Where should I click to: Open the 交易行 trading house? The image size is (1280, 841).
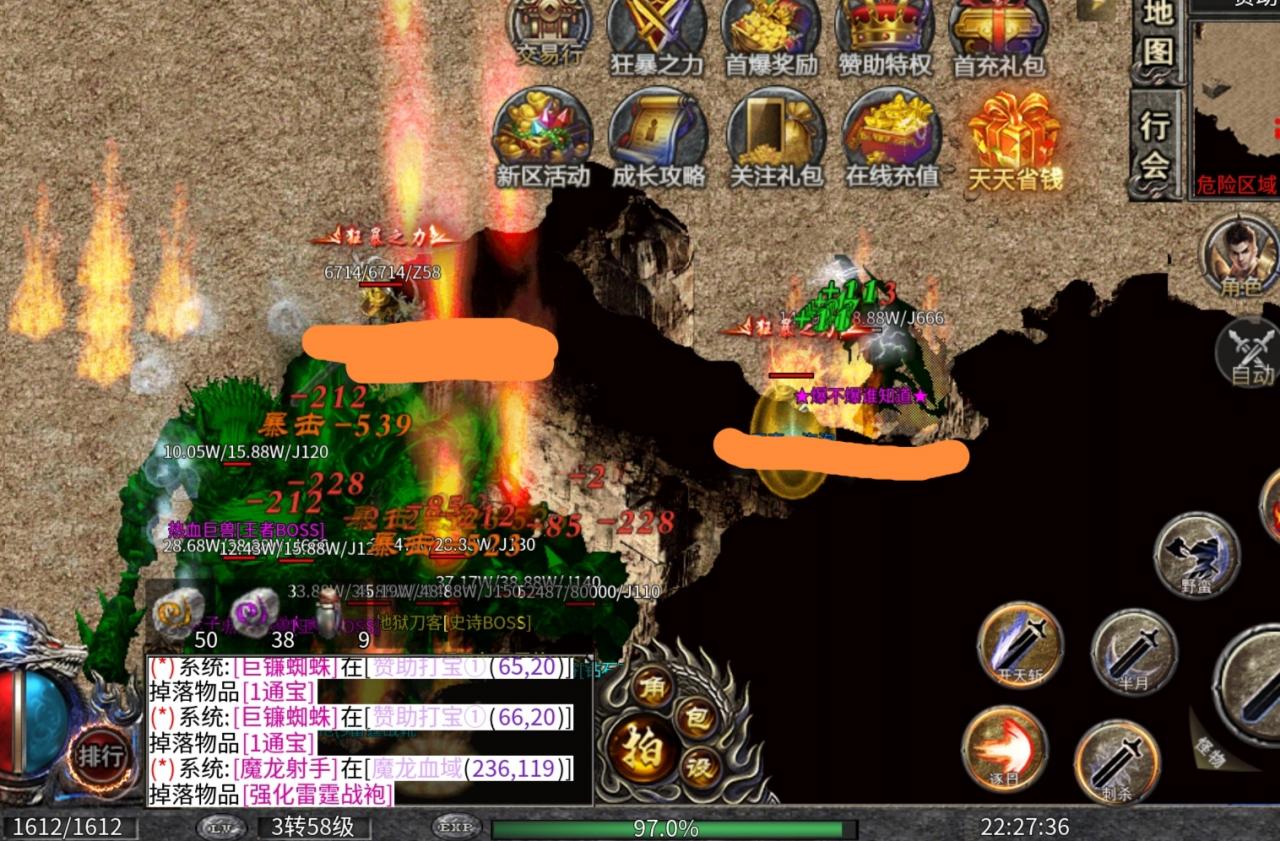point(549,32)
